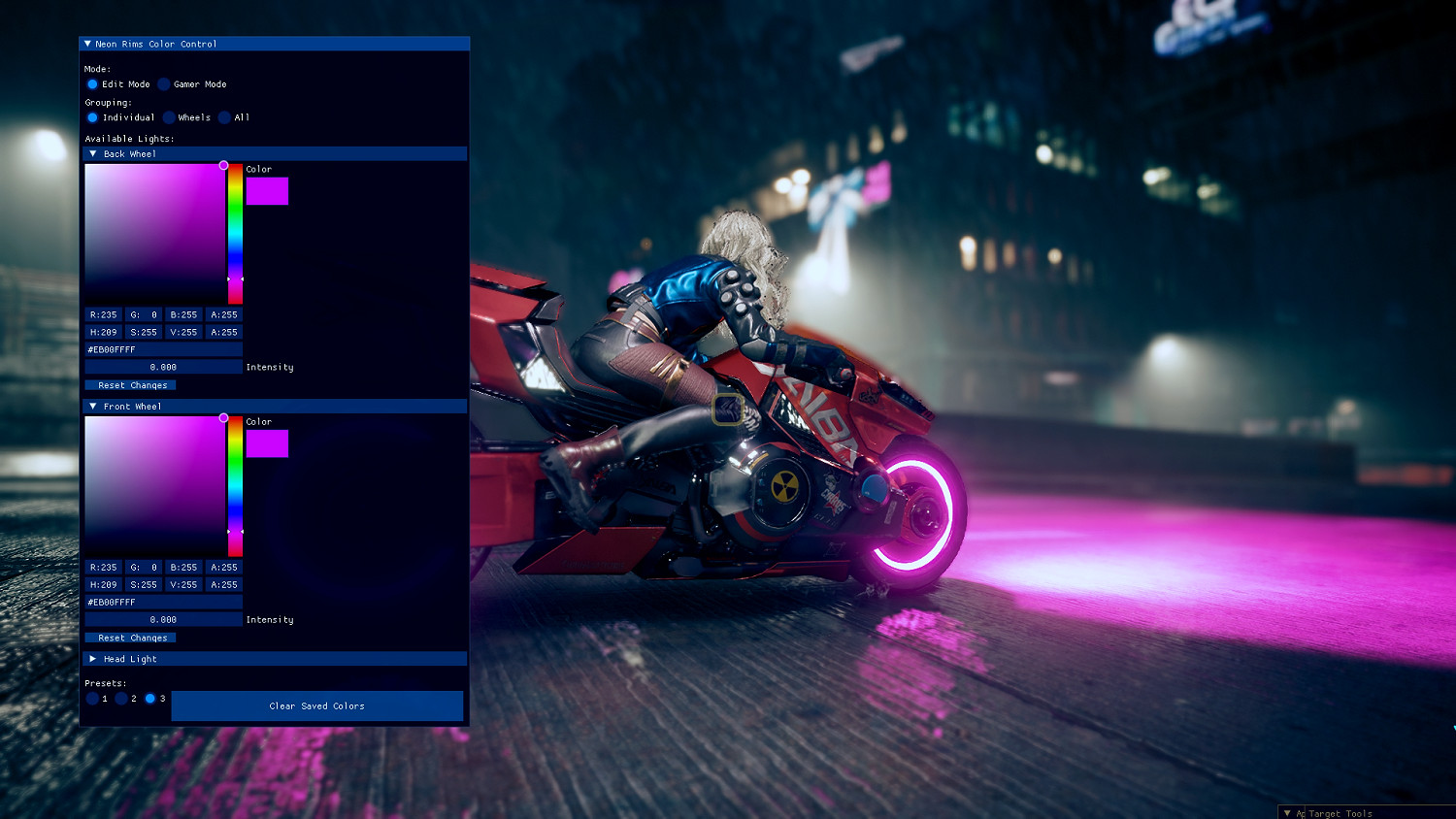Reset changes for the Front Wheel
The height and width of the screenshot is (819, 1456).
click(x=131, y=638)
